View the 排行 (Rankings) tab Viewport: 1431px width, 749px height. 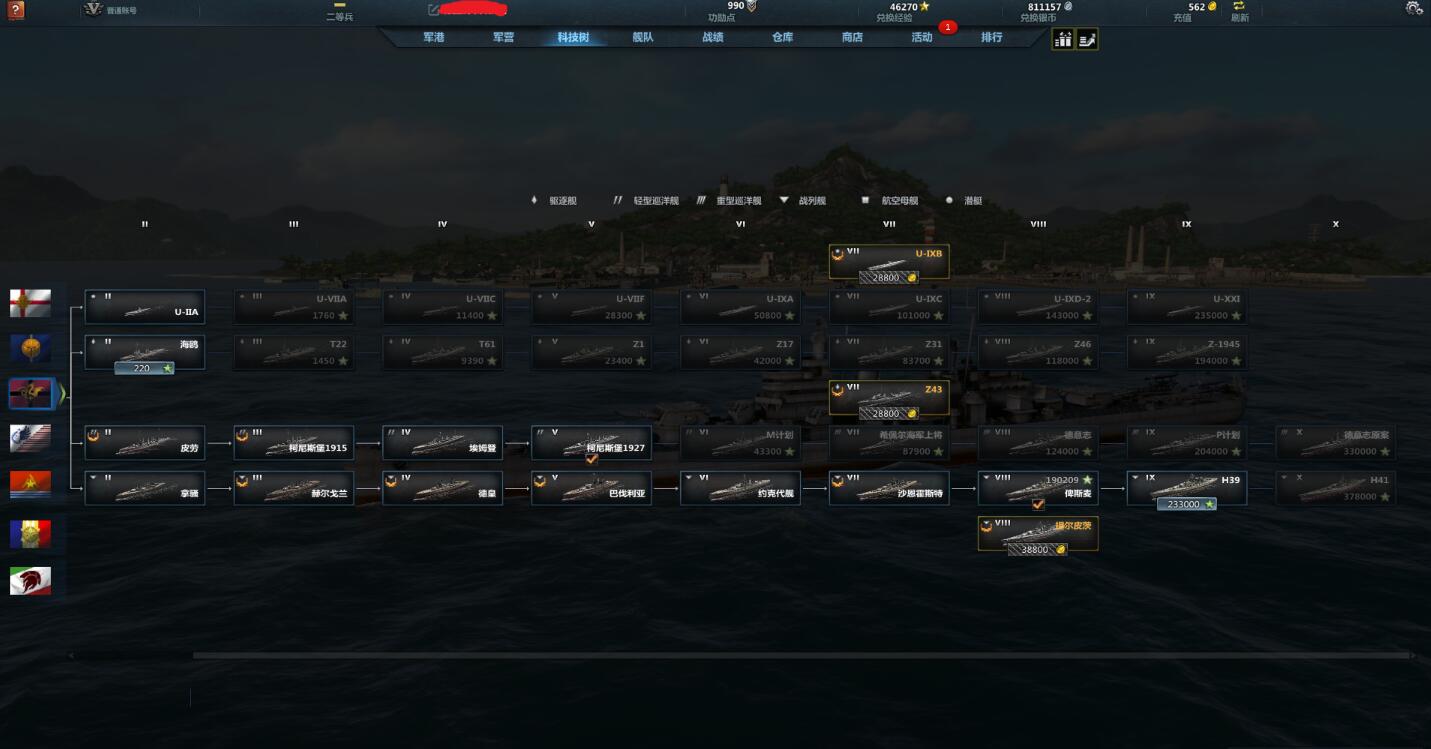tap(991, 38)
